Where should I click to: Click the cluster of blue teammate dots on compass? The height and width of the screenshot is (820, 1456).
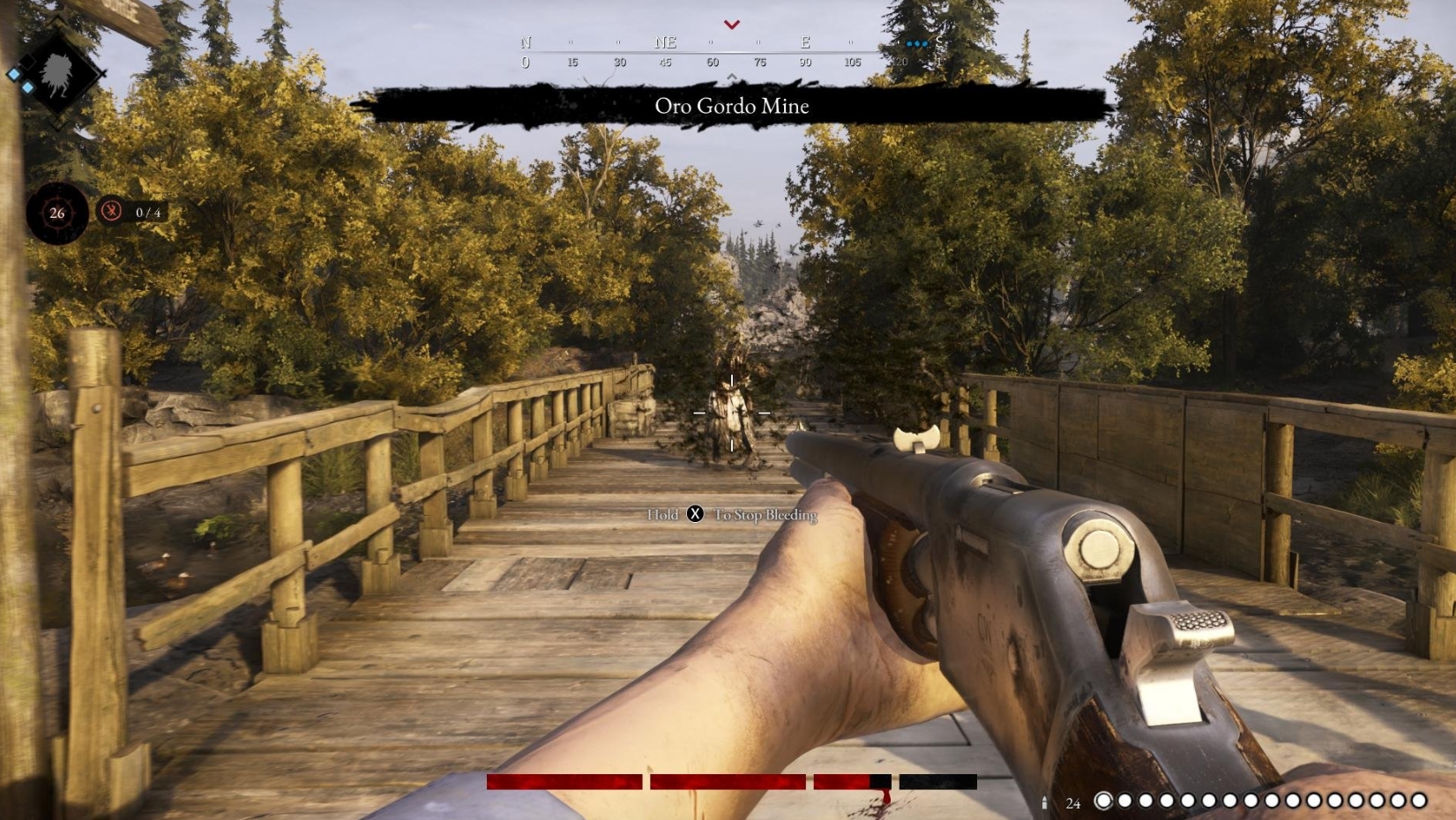click(x=918, y=41)
